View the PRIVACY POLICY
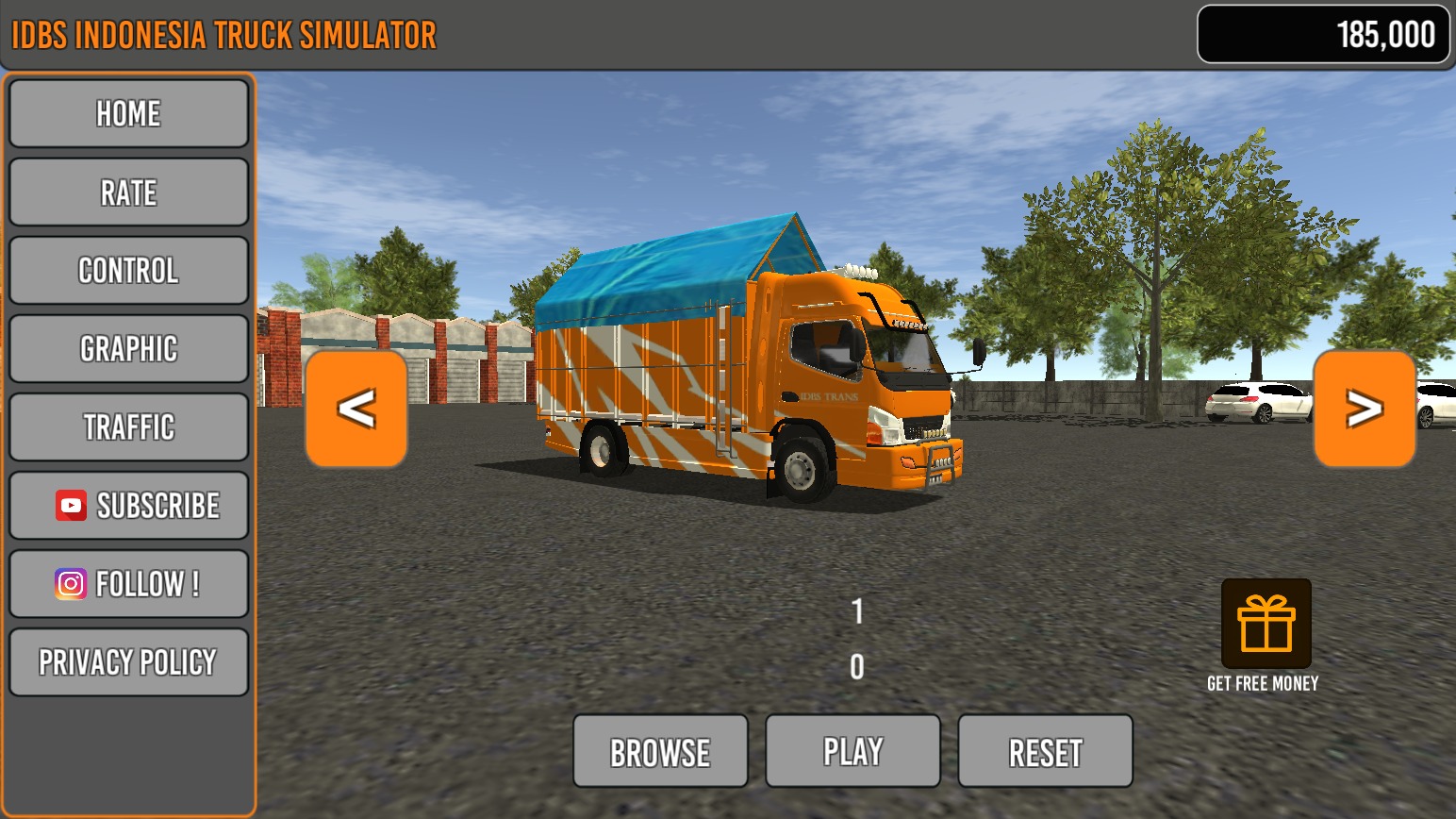Image resolution: width=1456 pixels, height=819 pixels. point(128,662)
